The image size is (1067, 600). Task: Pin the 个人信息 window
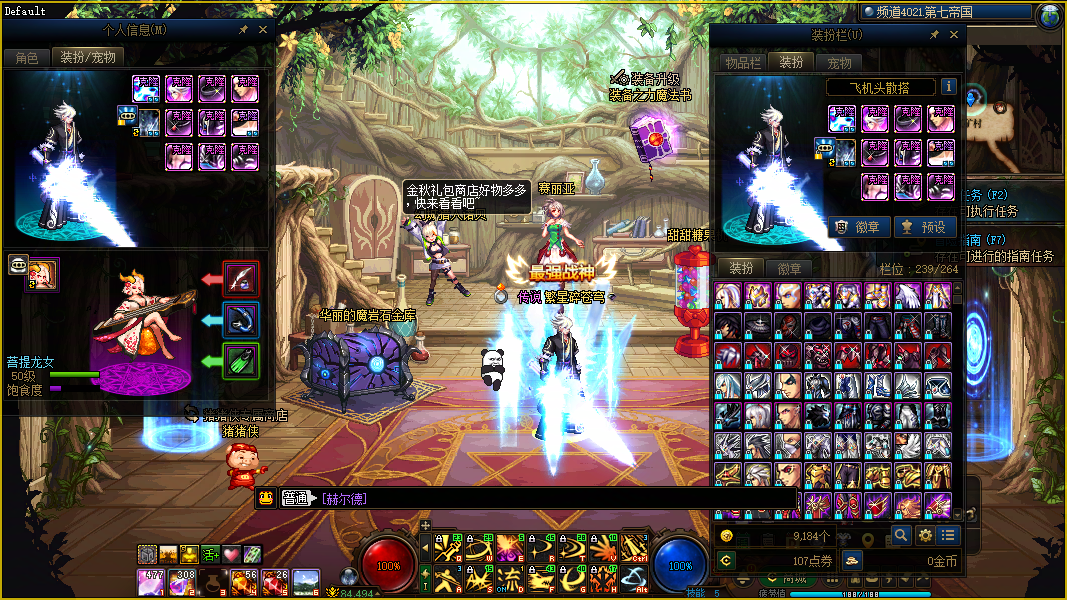click(244, 30)
